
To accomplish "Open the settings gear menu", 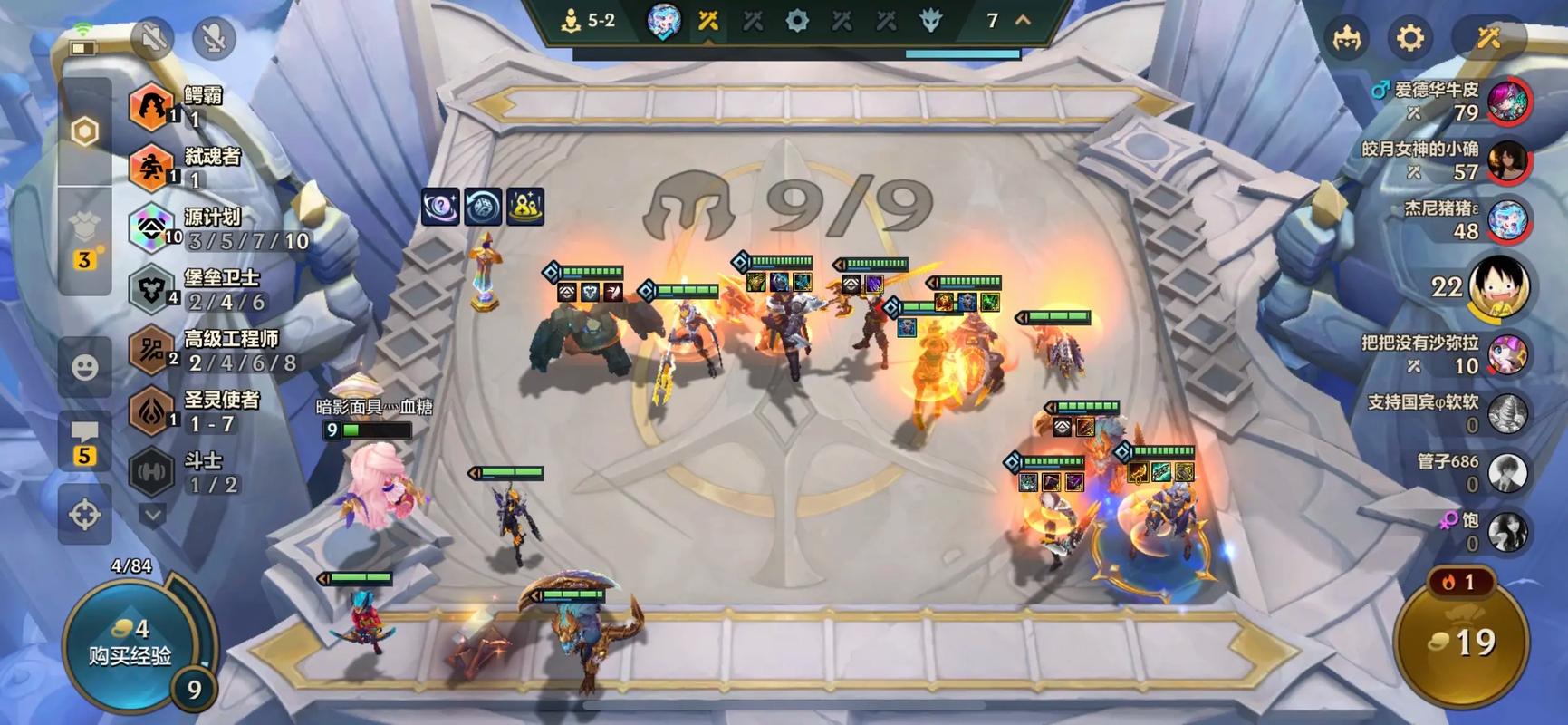I will (1409, 38).
